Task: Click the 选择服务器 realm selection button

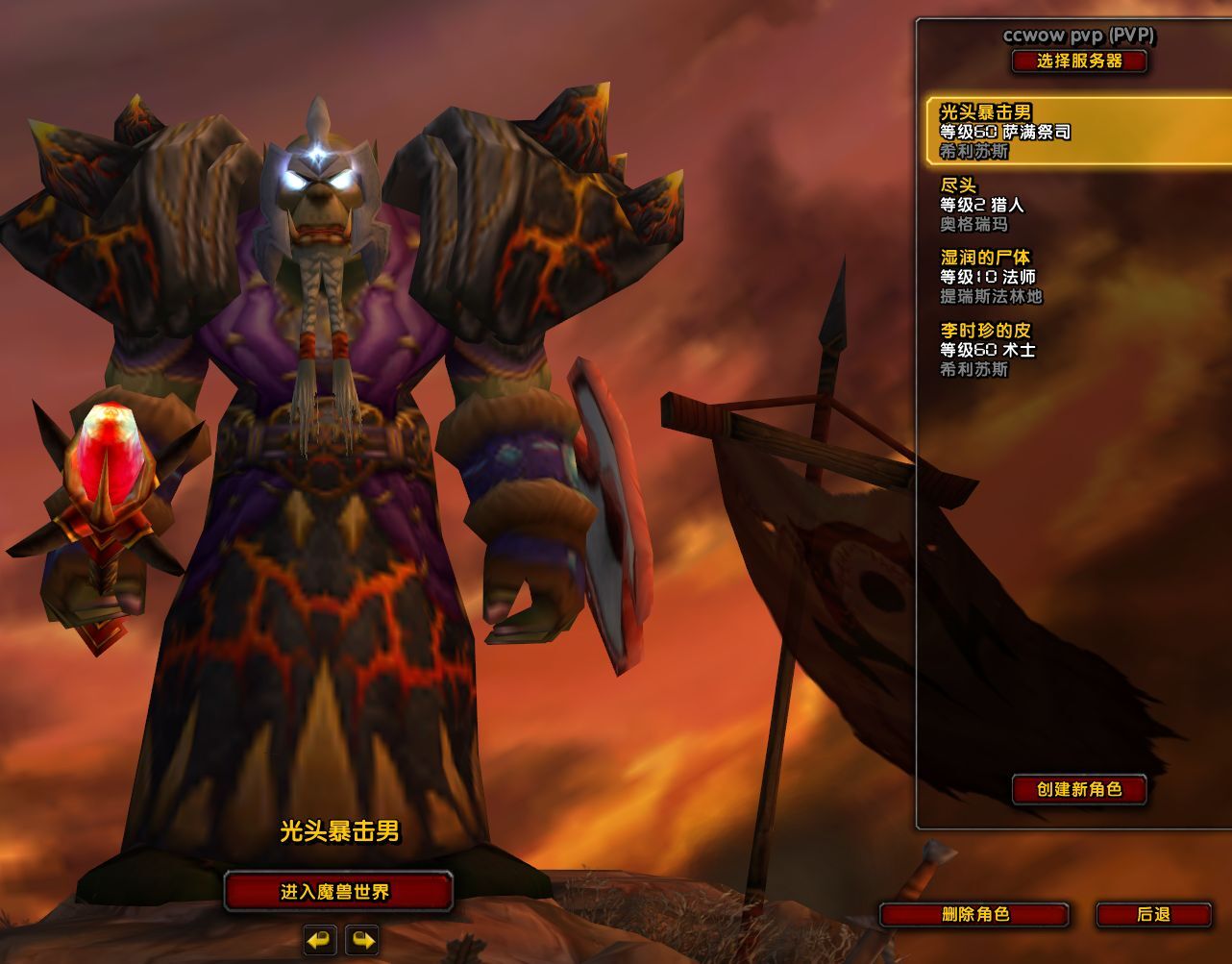Action: tap(1079, 62)
